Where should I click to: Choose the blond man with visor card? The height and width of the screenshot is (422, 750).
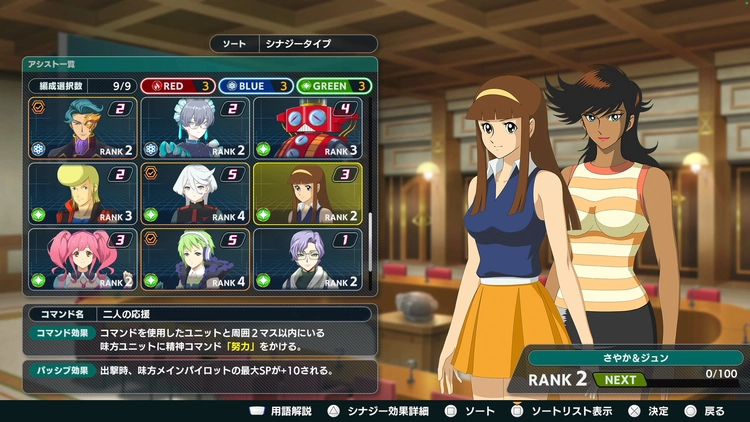[82, 193]
